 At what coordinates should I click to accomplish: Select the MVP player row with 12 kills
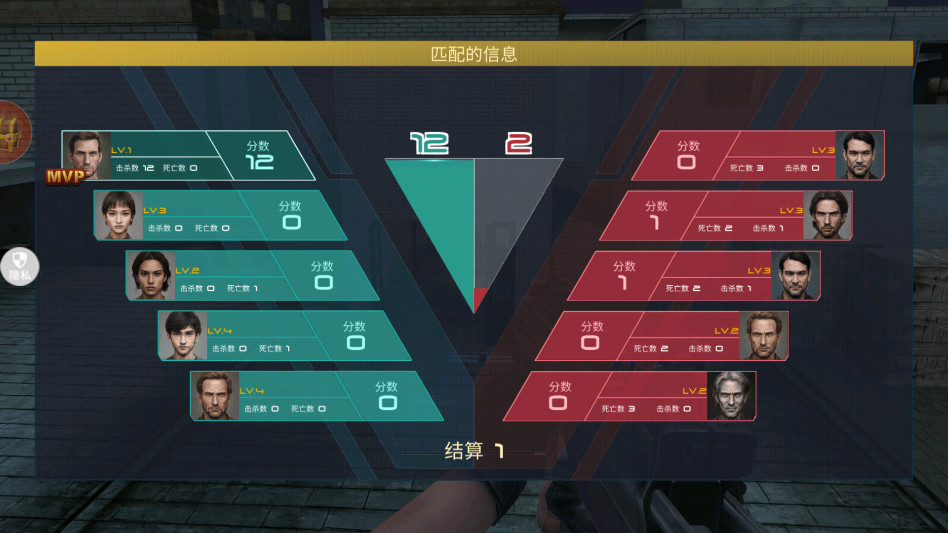[180, 156]
